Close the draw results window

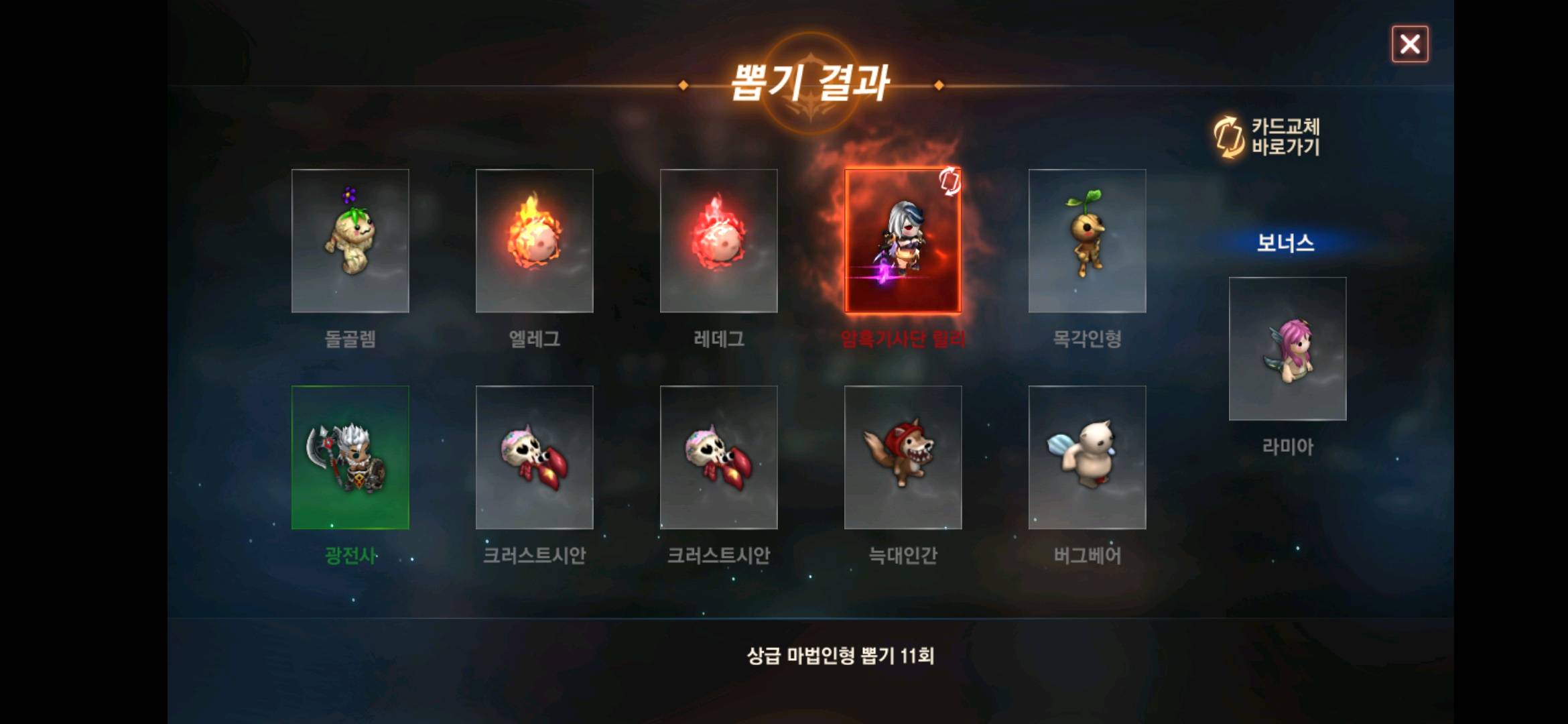click(1410, 44)
